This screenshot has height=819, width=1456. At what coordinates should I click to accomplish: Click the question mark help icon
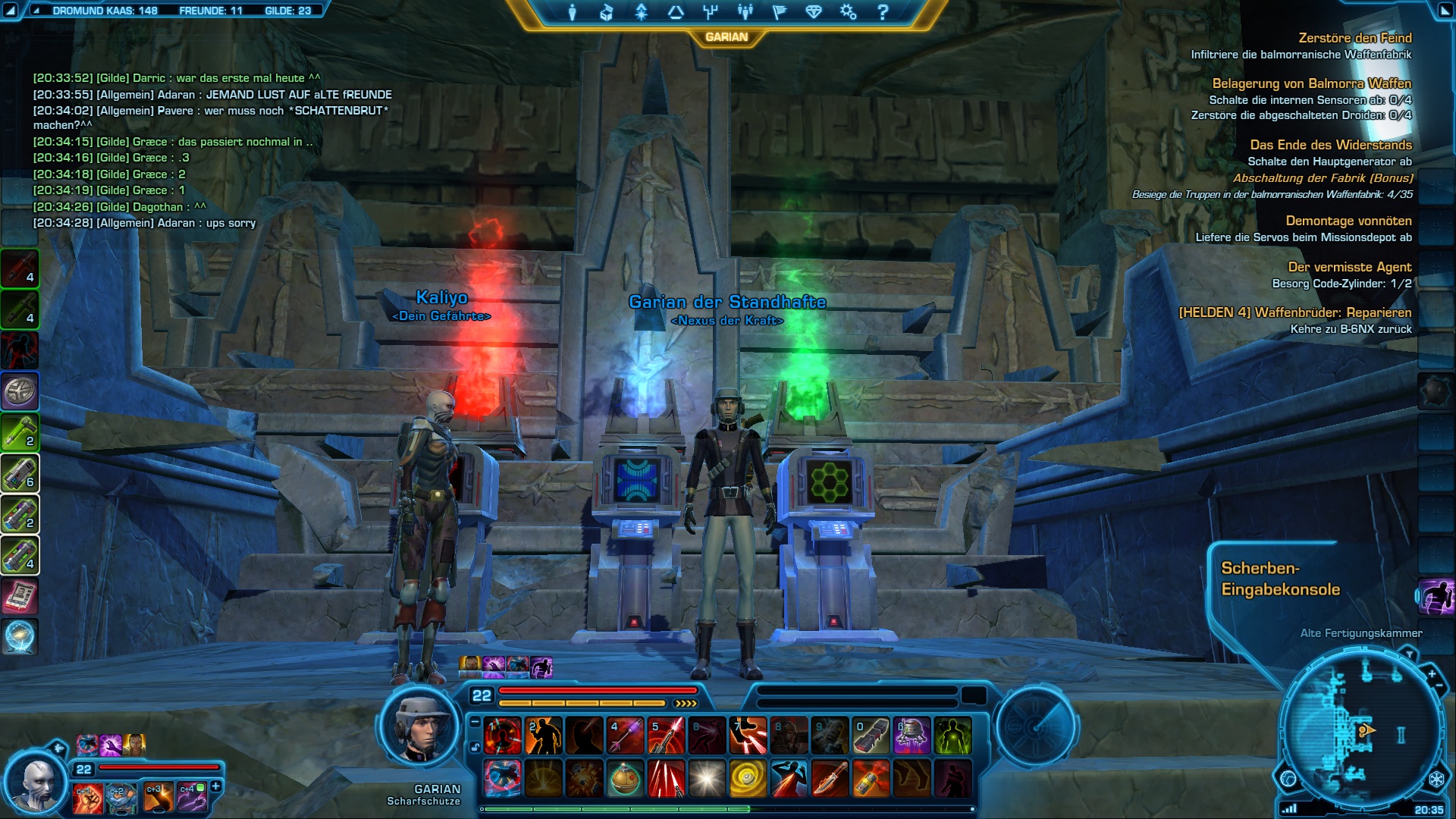(x=883, y=12)
